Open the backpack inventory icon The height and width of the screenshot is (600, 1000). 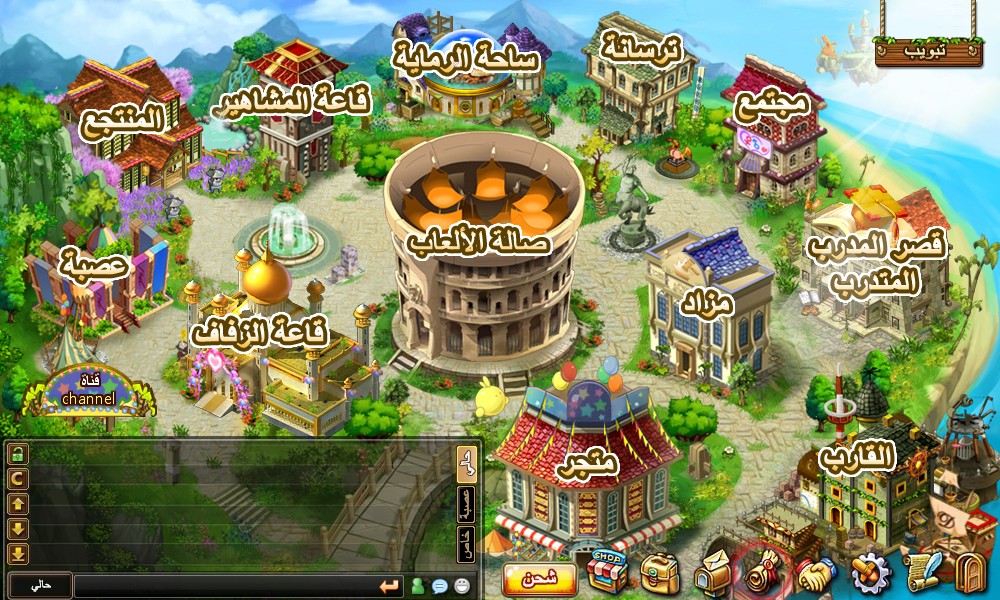click(659, 574)
